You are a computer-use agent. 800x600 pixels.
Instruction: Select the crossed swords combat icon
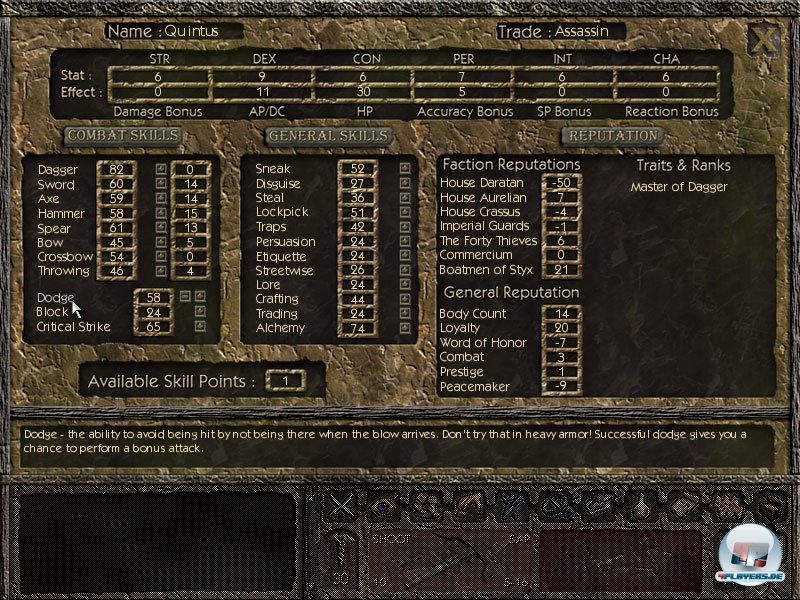point(343,506)
